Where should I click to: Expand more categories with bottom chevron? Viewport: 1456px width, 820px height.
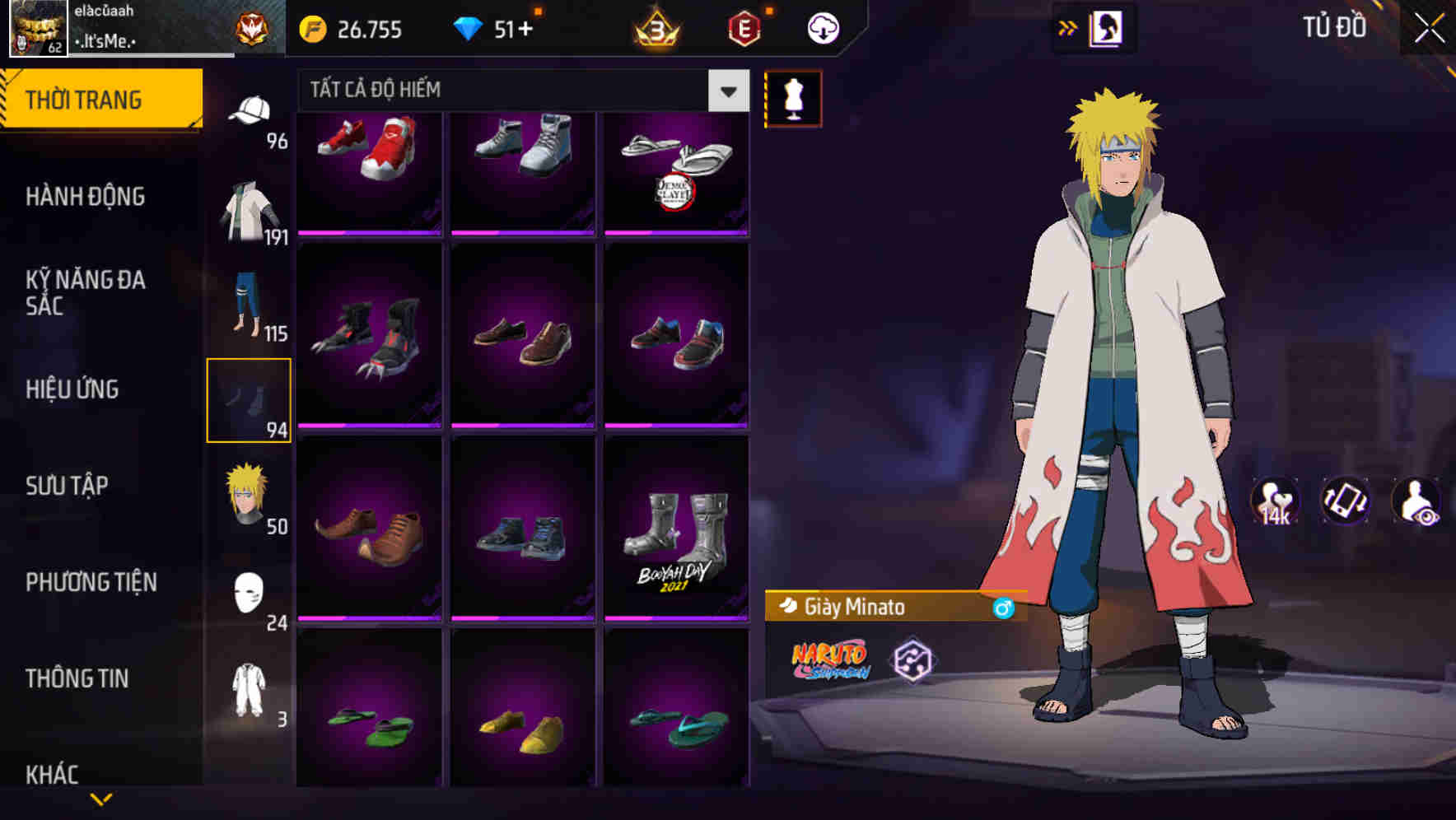(x=102, y=797)
